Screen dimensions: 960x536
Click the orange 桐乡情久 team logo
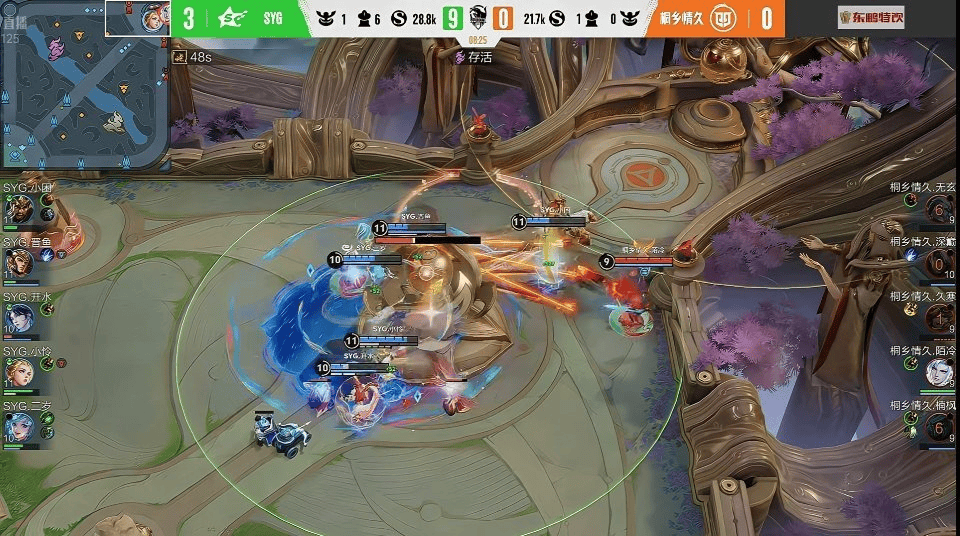(x=729, y=18)
